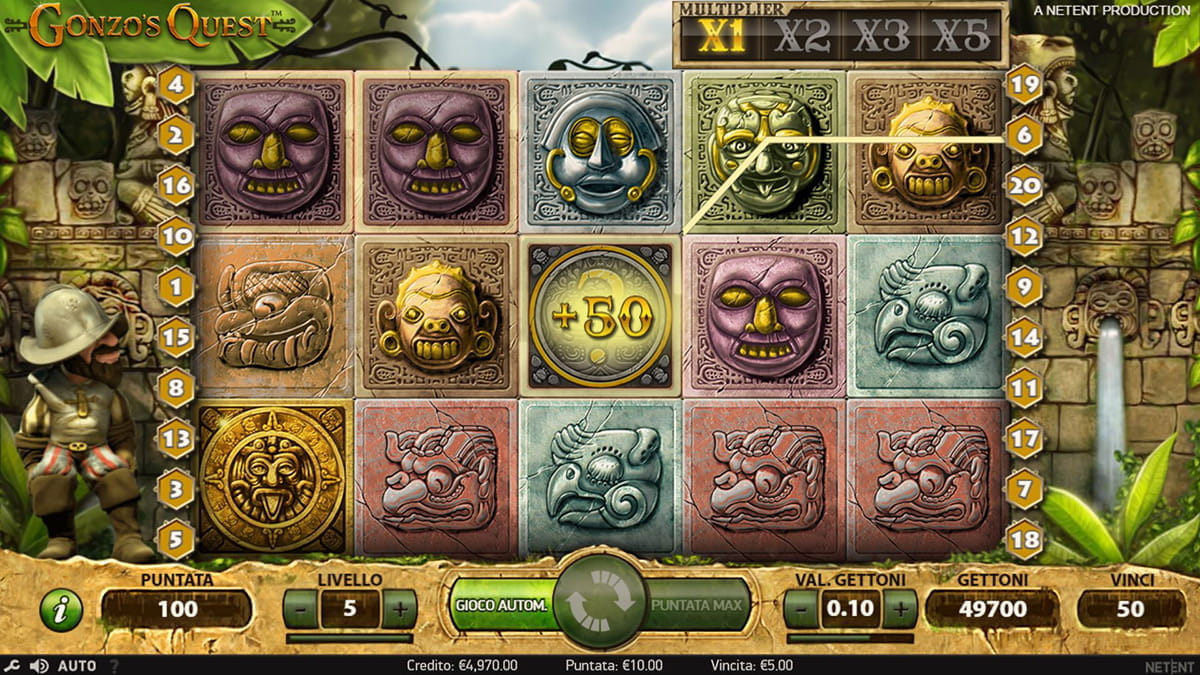Increase the Livello bet level
This screenshot has width=1200, height=675.
[399, 608]
